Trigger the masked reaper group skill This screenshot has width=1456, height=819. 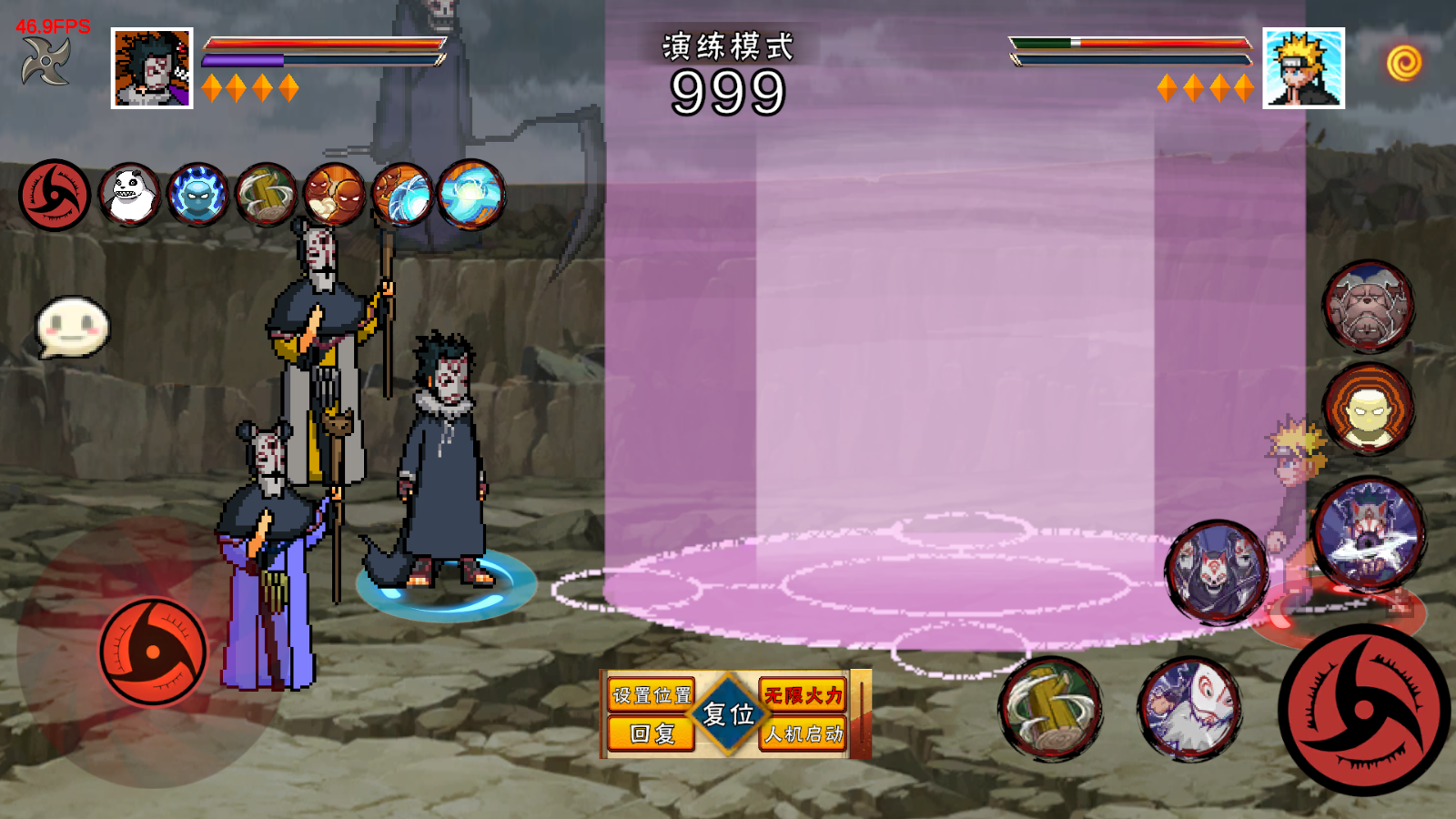point(1215,571)
